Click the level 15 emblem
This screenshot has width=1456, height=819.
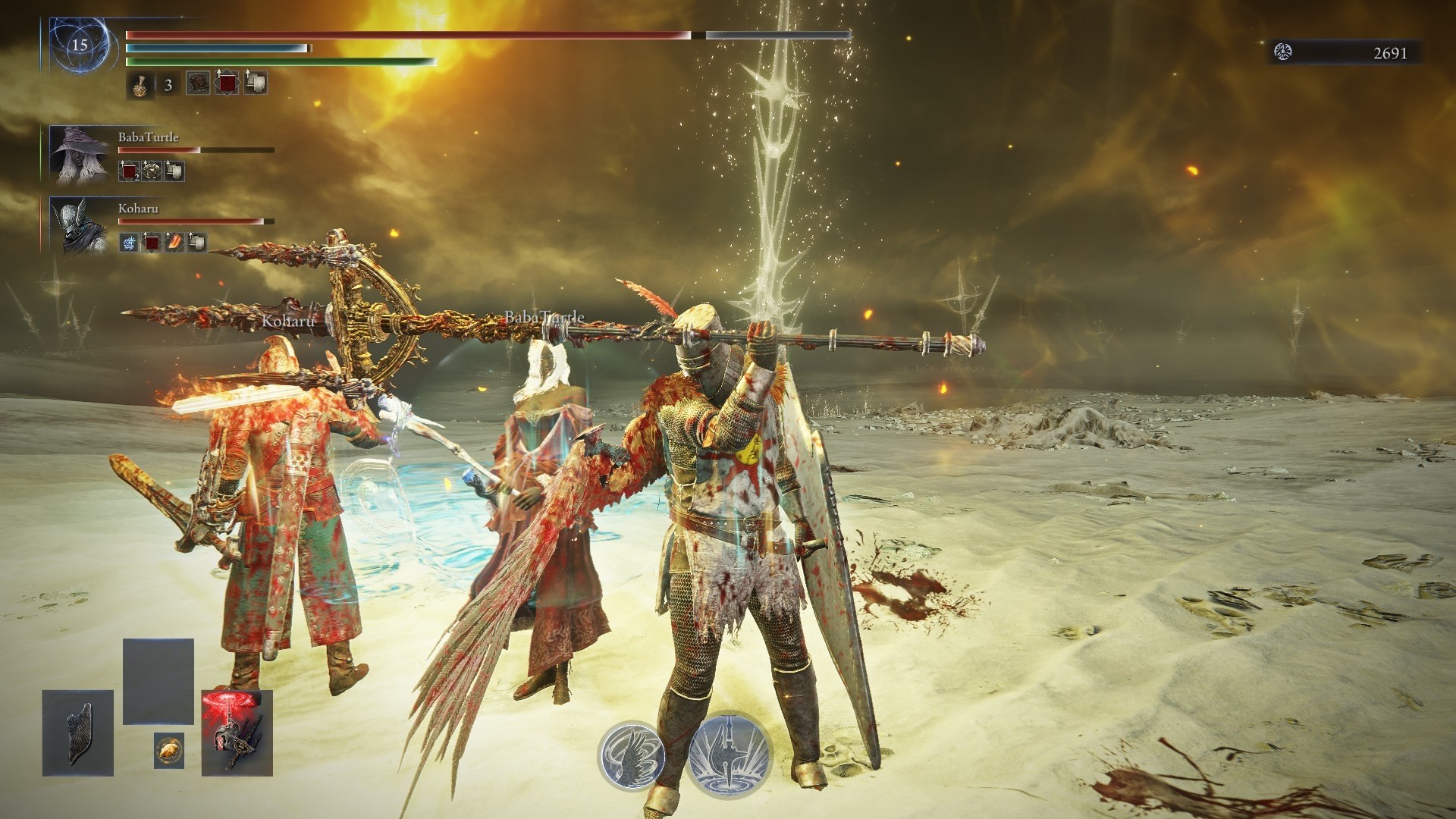[x=79, y=45]
